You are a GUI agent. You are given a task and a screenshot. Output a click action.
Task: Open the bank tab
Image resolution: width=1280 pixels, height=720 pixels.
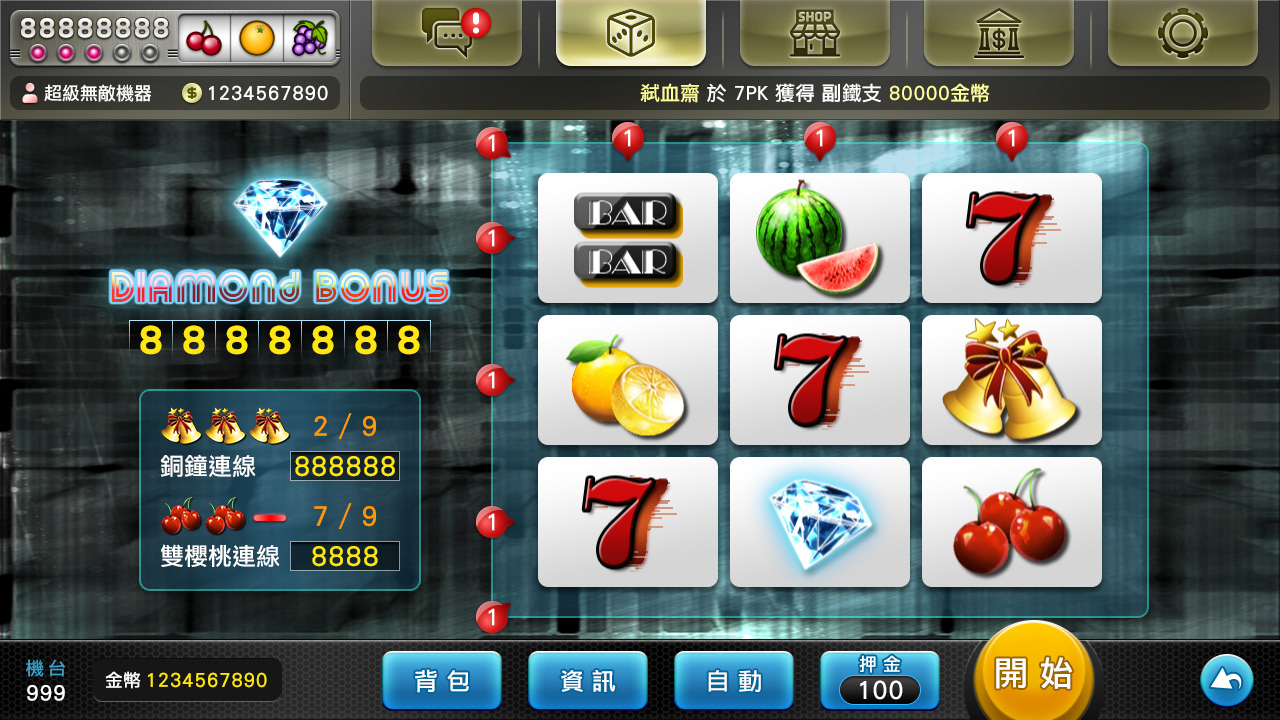pos(998,33)
